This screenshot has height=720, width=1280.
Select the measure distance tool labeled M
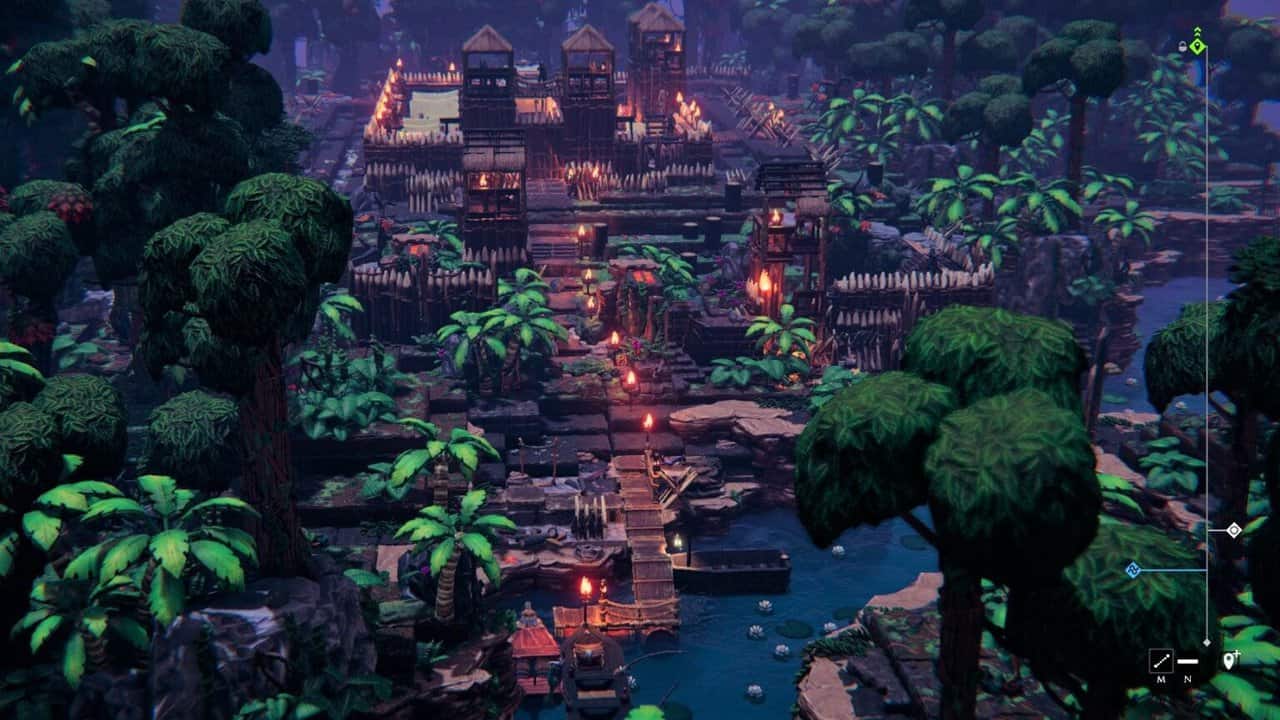pos(1160,660)
